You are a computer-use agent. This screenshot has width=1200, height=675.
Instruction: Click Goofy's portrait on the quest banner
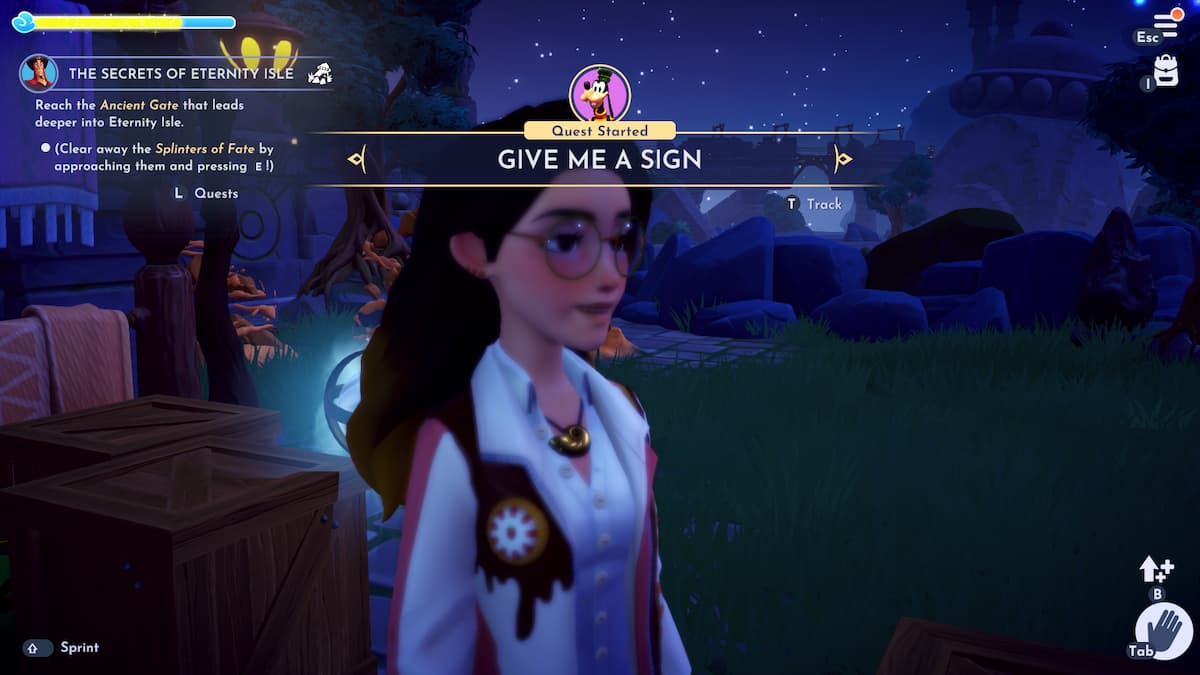point(599,94)
